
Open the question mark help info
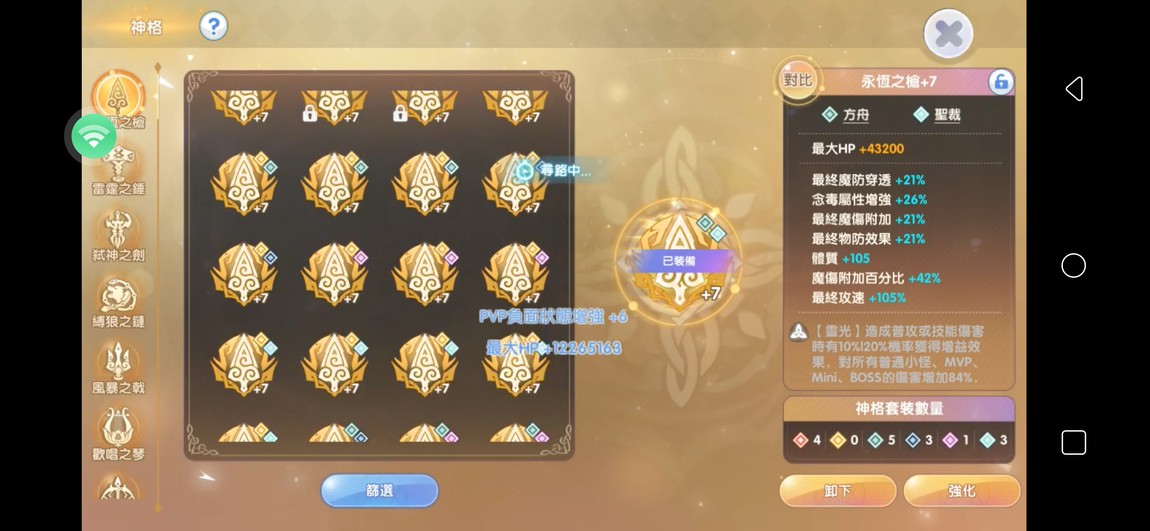[213, 26]
